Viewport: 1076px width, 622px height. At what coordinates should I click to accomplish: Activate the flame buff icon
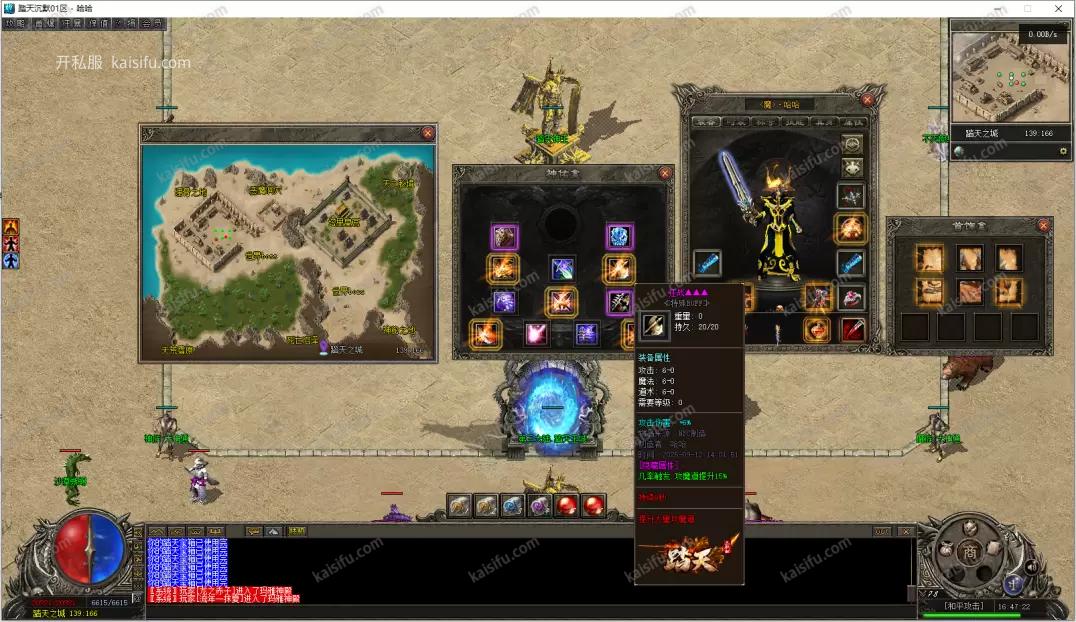click(11, 227)
